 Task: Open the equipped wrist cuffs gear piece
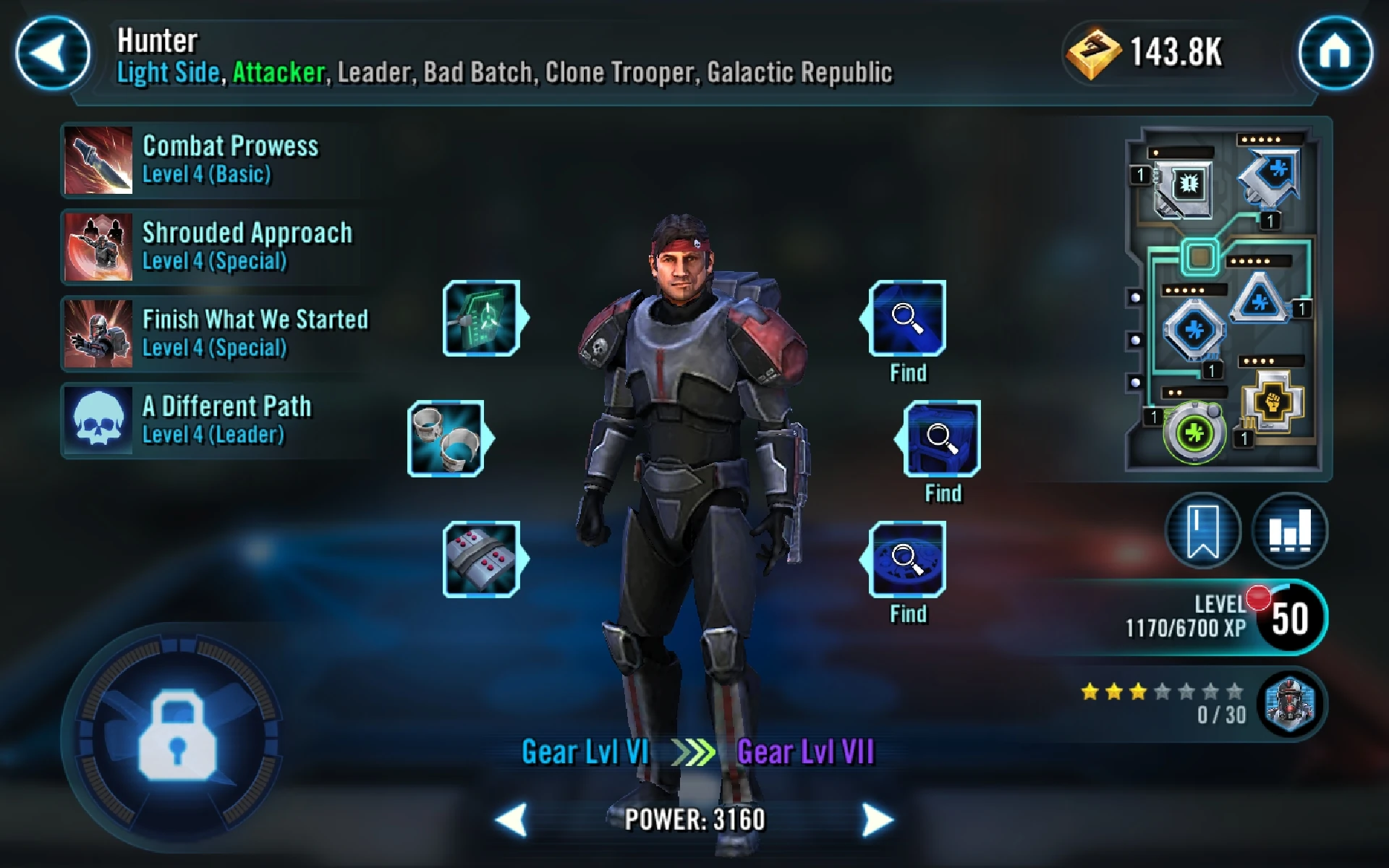click(x=447, y=438)
